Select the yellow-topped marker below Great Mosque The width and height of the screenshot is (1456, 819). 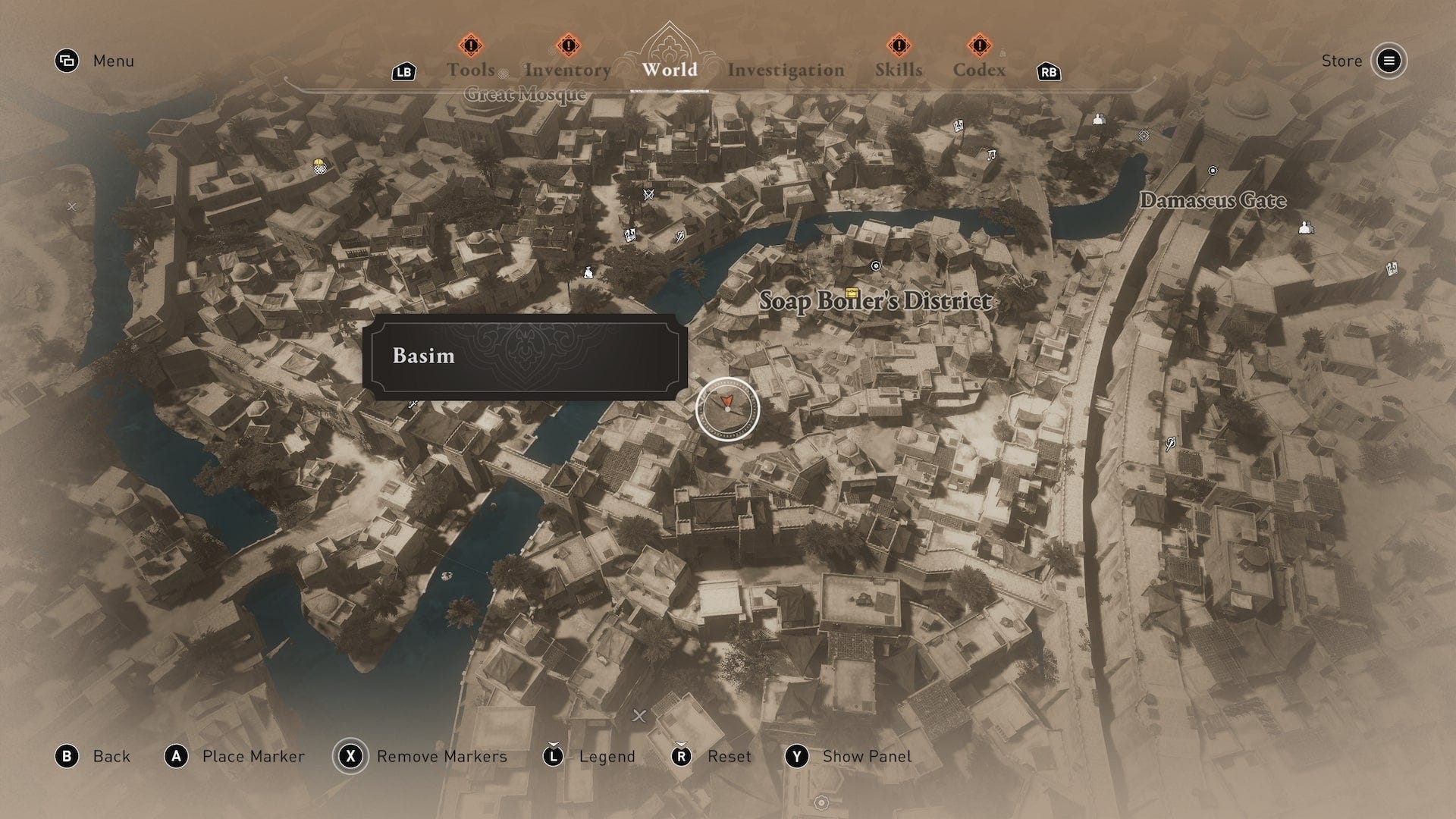tap(320, 167)
